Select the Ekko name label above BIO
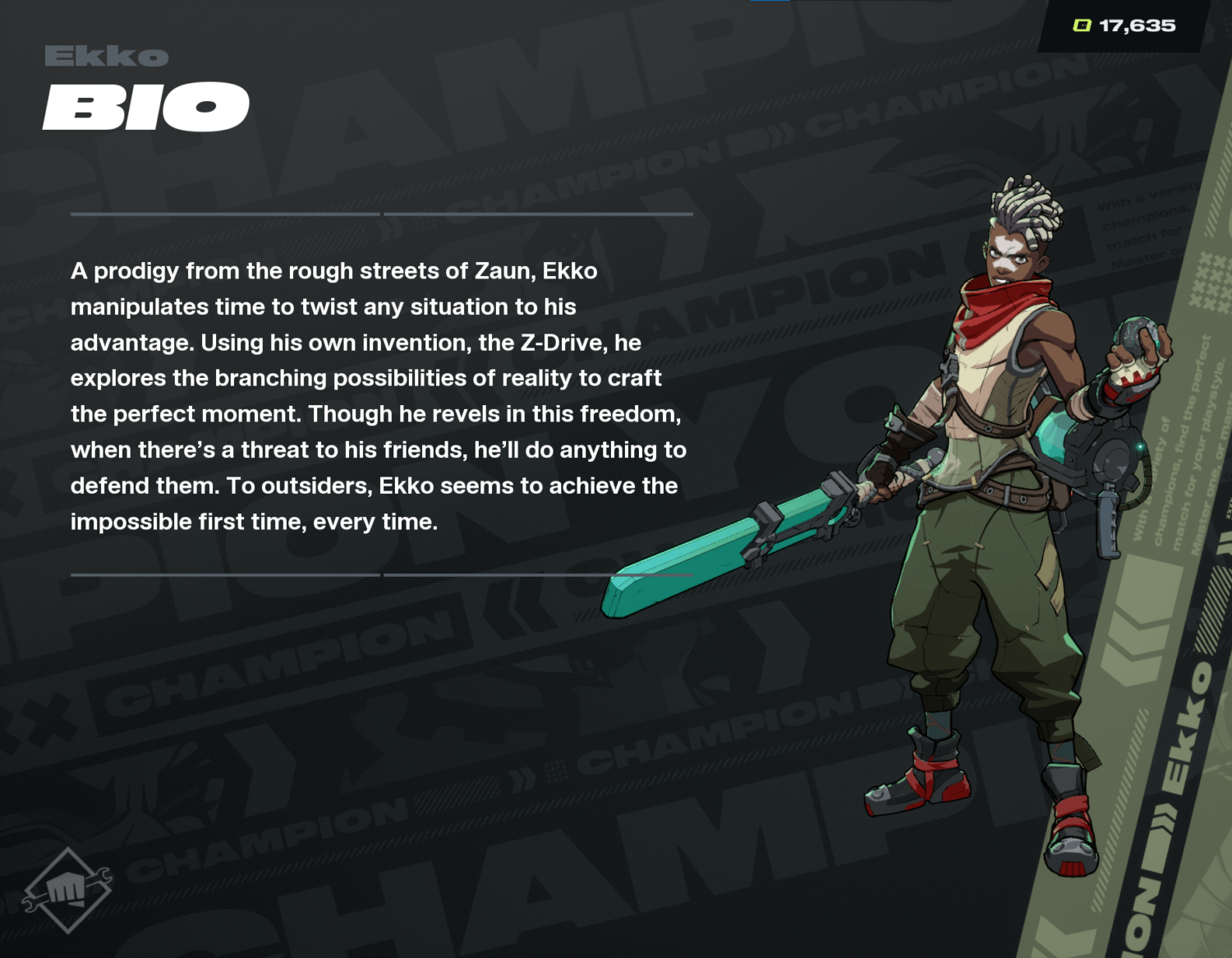 coord(105,56)
